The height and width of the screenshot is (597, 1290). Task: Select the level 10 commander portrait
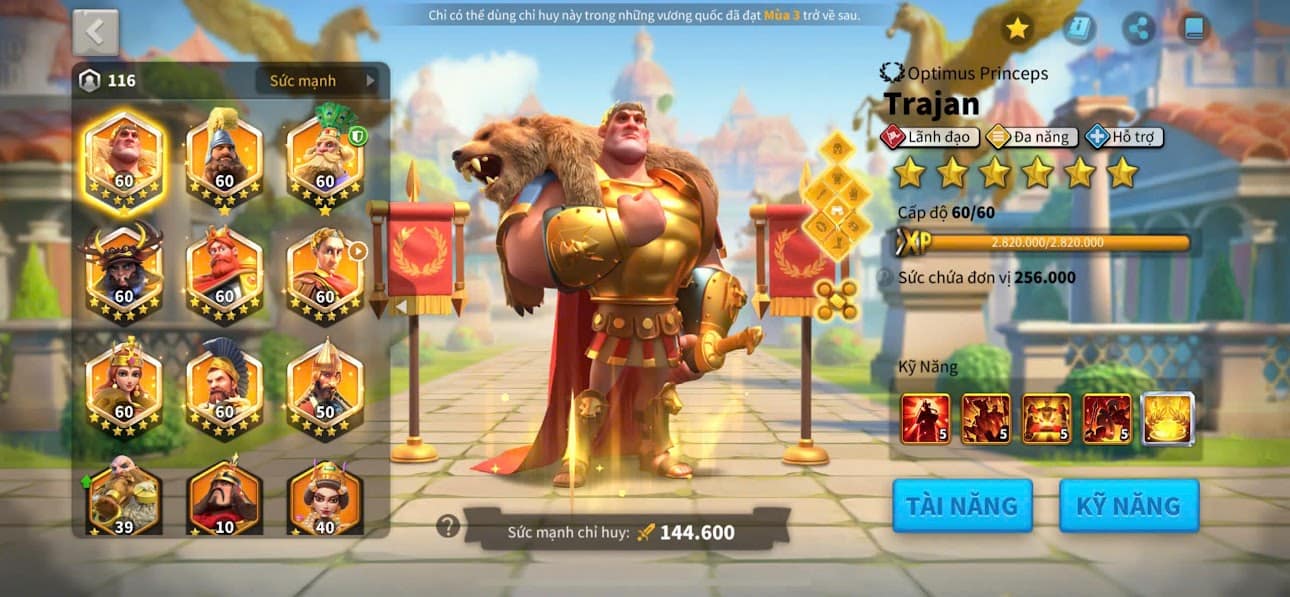tap(224, 497)
